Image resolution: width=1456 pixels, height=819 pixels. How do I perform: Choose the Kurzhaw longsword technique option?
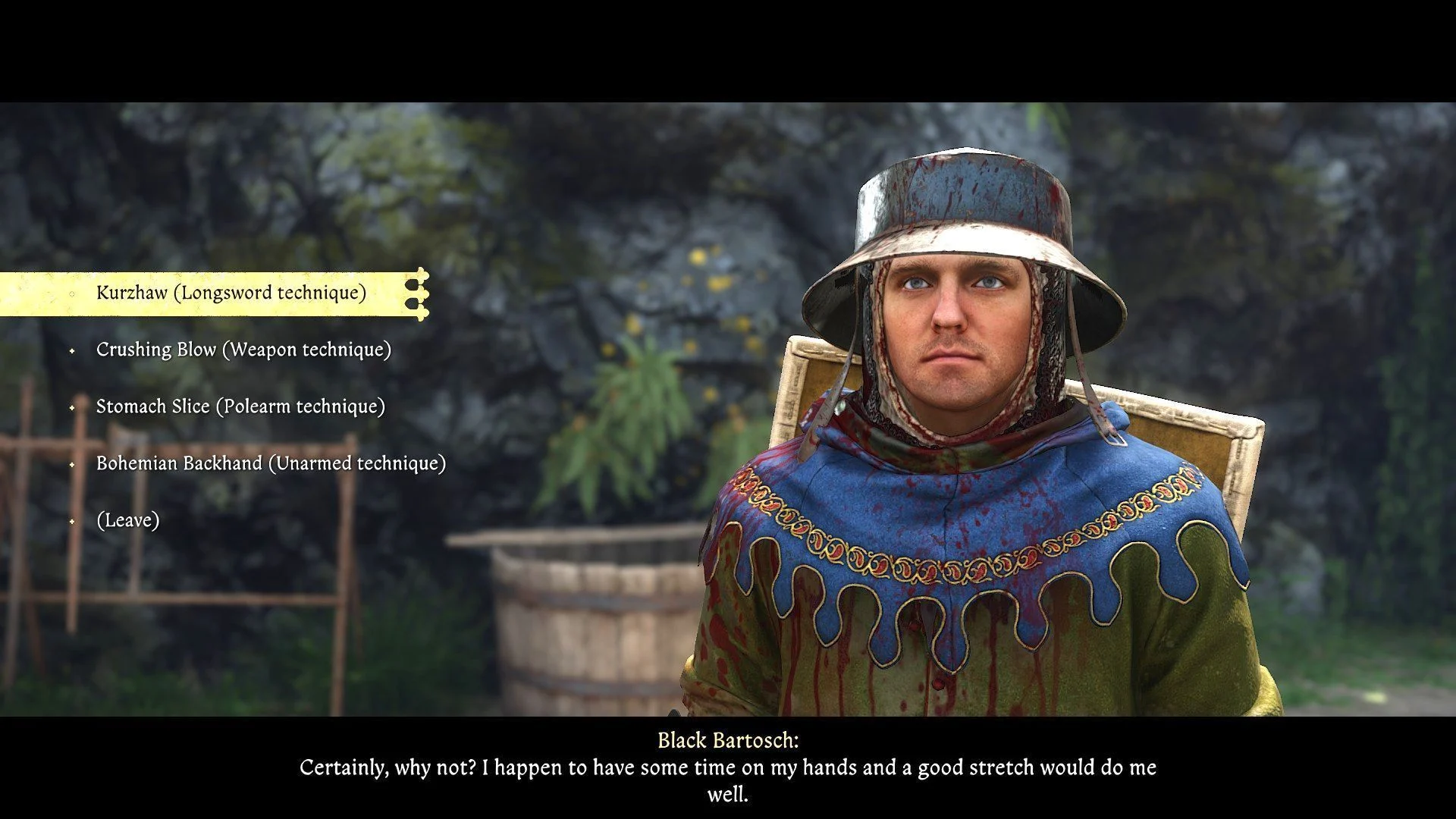click(231, 293)
